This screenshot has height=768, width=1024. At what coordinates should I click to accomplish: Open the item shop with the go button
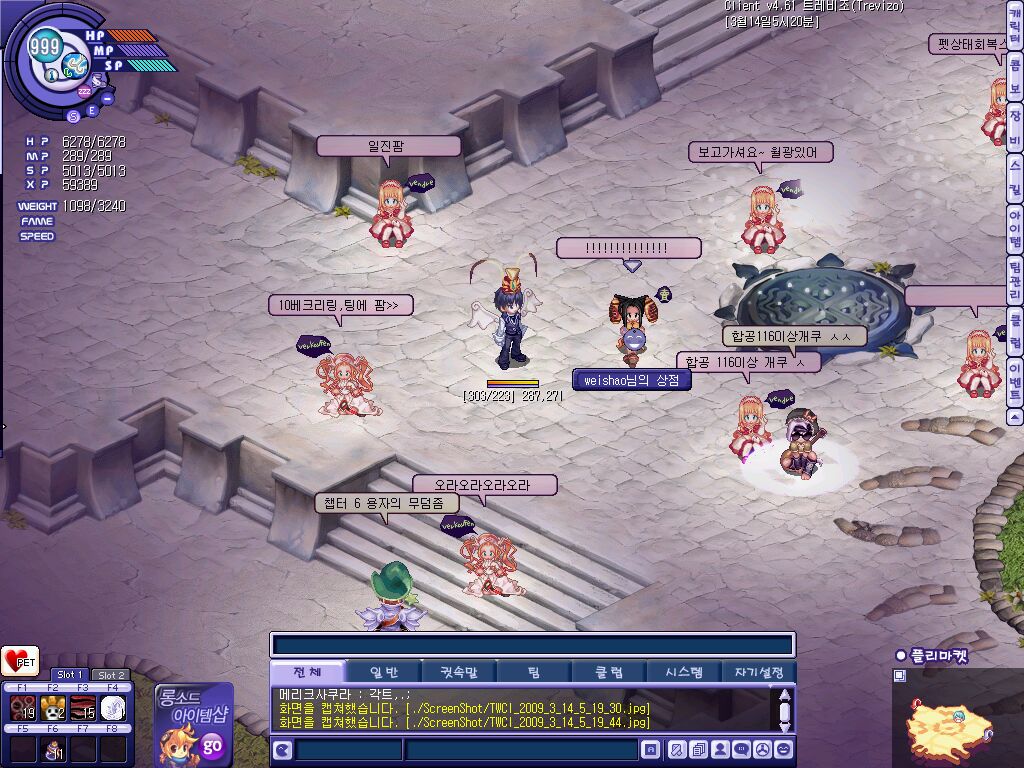pos(212,745)
